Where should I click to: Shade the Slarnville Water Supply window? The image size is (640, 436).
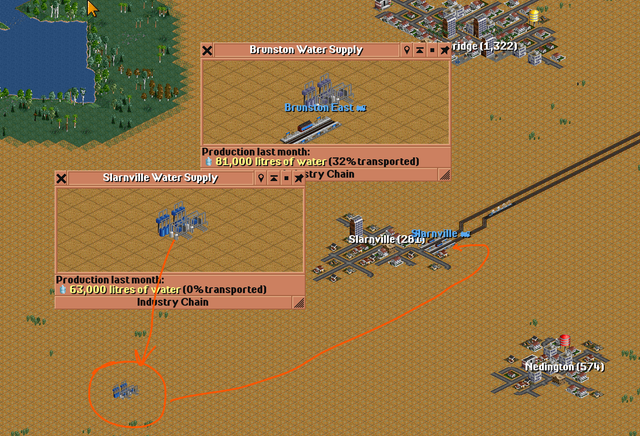tap(273, 178)
